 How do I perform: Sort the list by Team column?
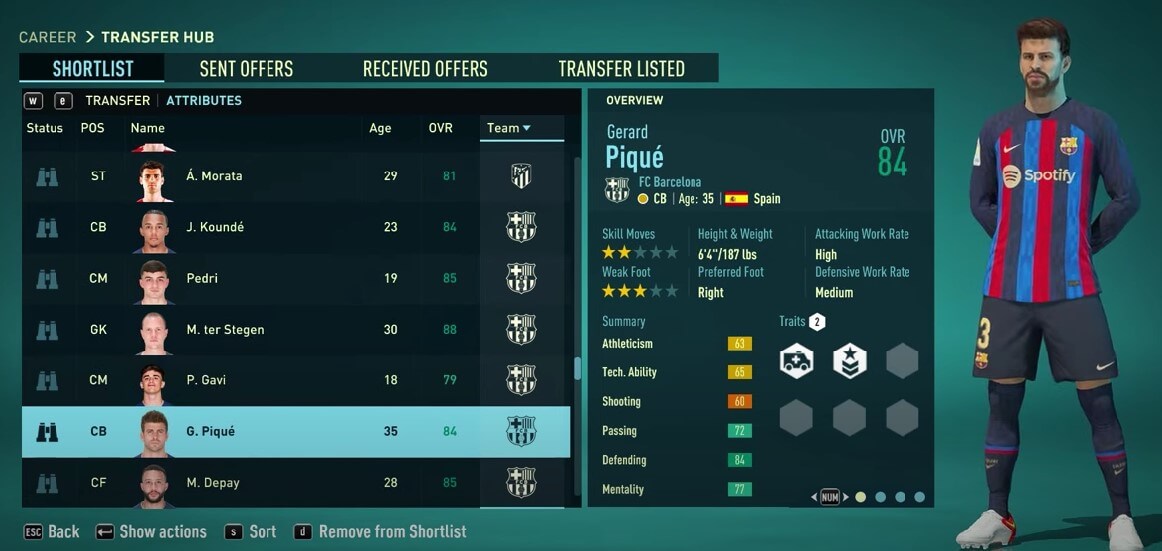tap(508, 128)
